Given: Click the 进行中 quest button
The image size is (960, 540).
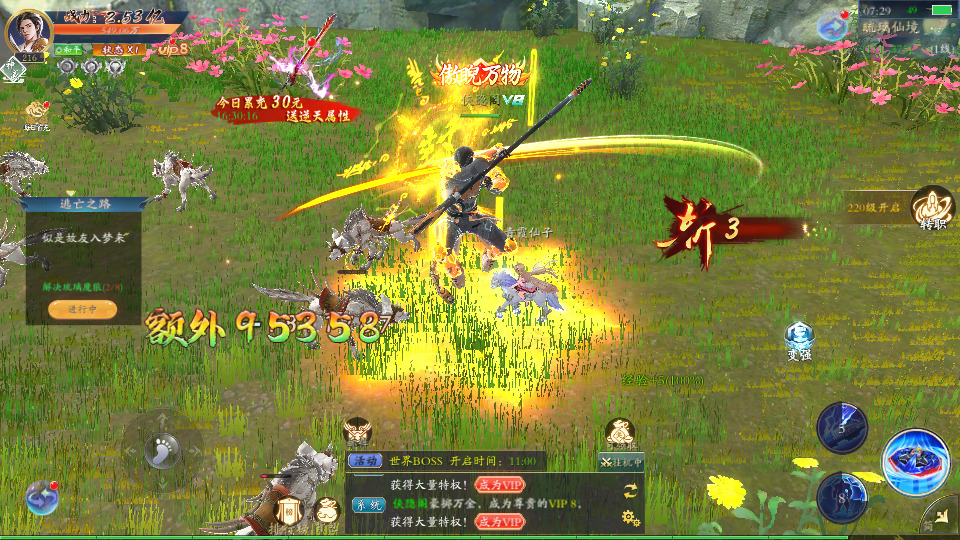Looking at the screenshot, I should coord(82,309).
